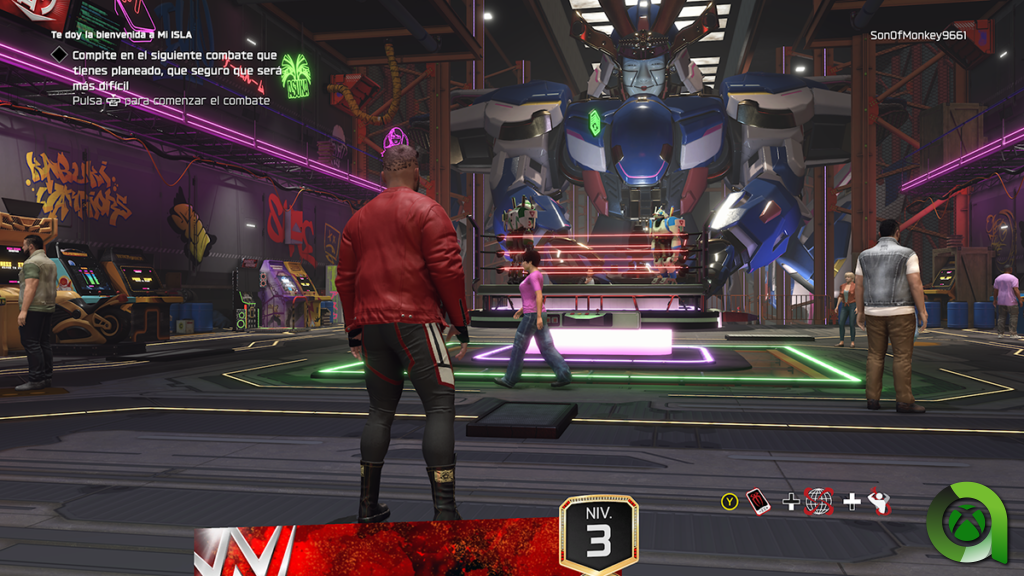The height and width of the screenshot is (576, 1024).
Task: Click the green Xbox logo overlay
Action: point(968,523)
